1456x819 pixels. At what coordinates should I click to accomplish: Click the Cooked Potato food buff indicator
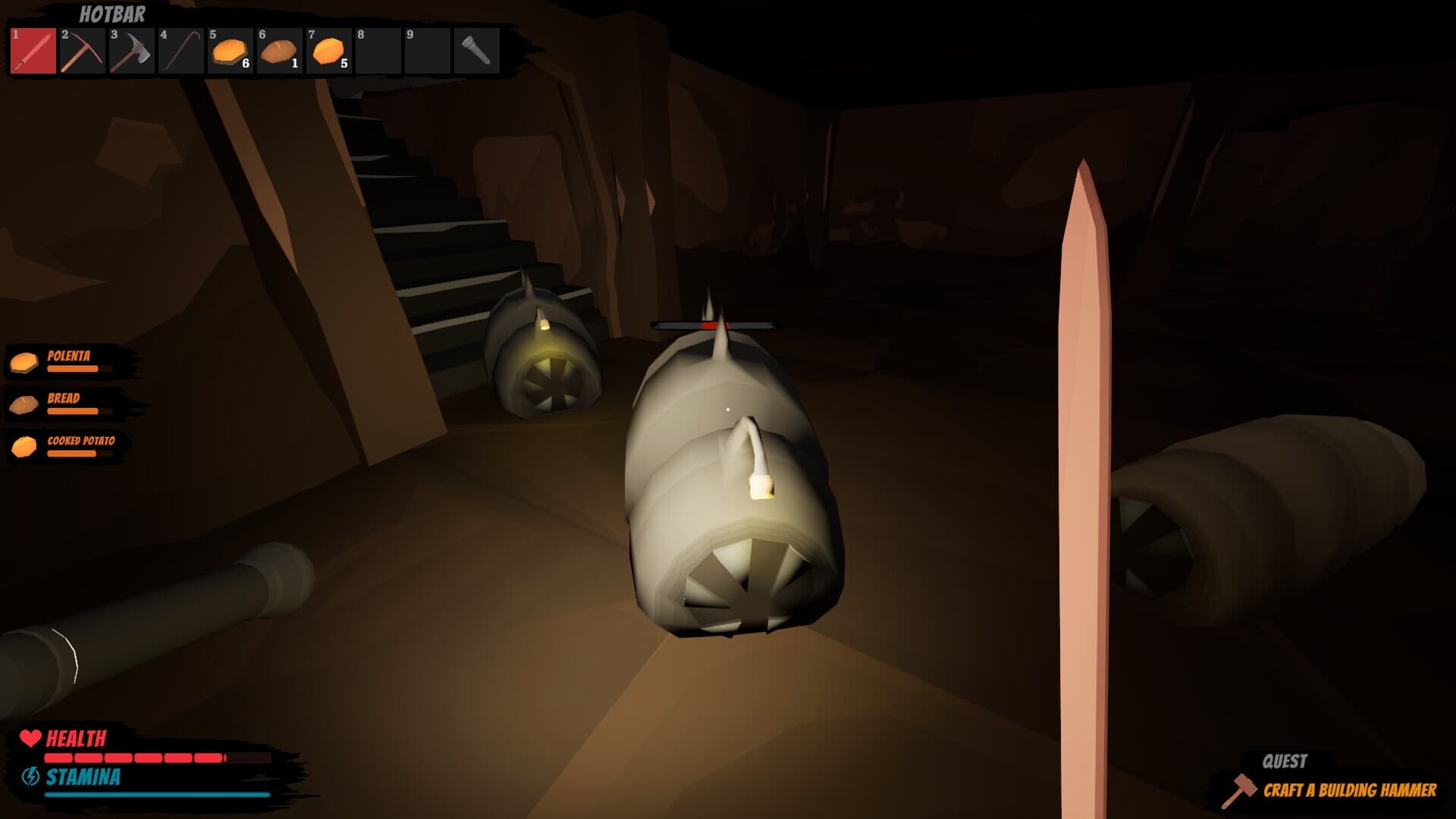(x=68, y=446)
